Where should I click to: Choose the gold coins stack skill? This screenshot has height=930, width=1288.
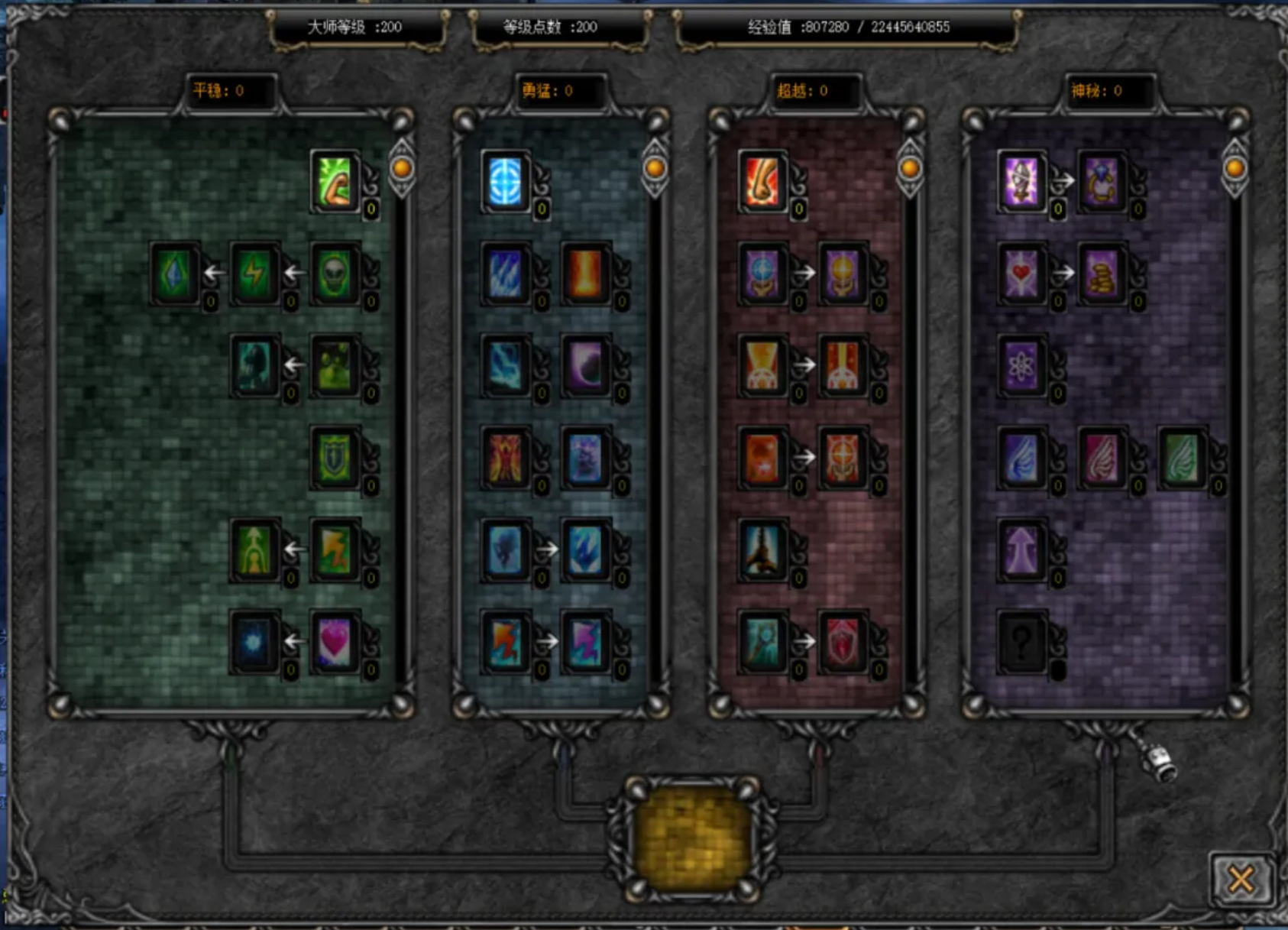(1102, 274)
